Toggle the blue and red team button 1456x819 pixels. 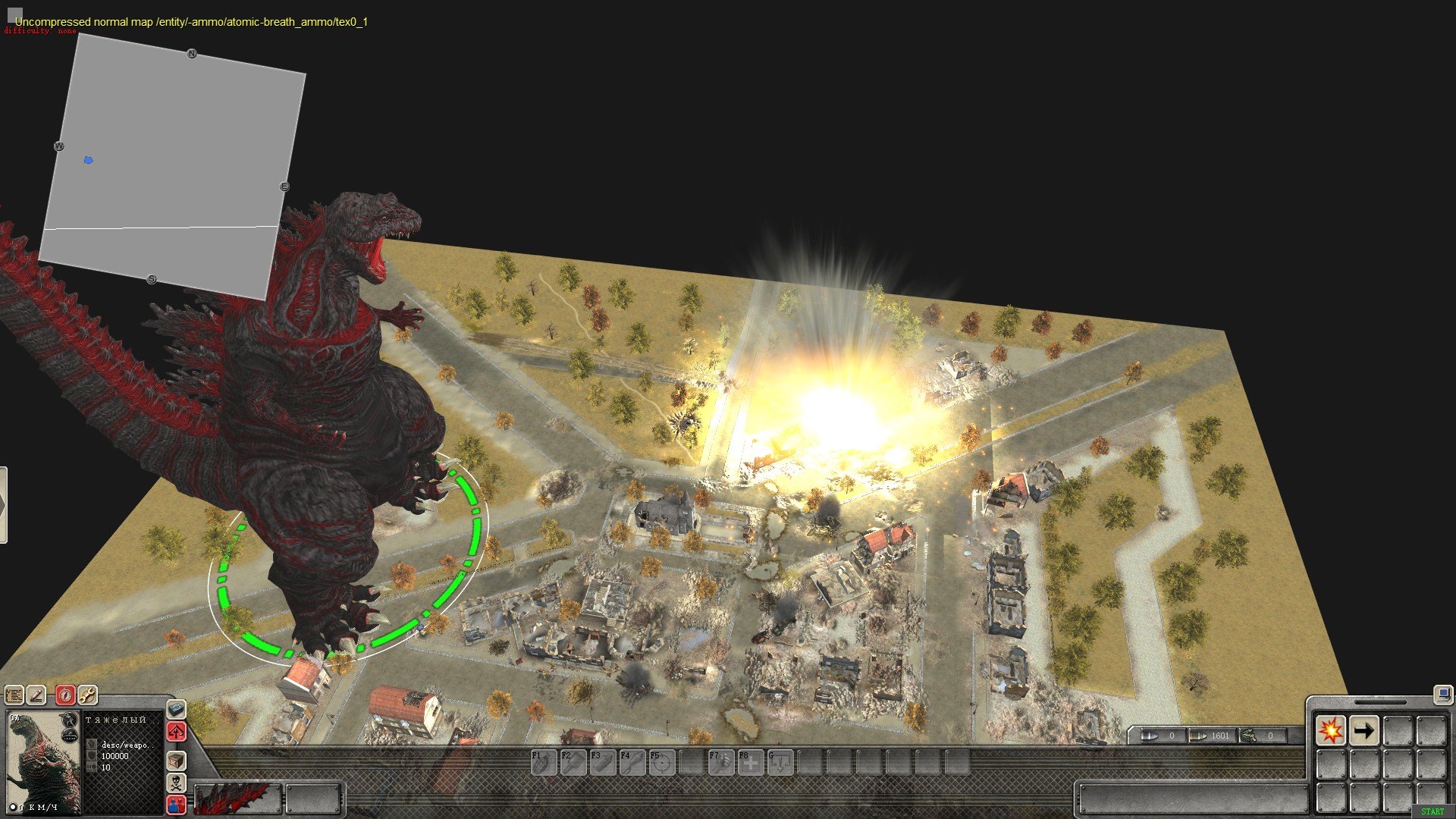(x=176, y=805)
